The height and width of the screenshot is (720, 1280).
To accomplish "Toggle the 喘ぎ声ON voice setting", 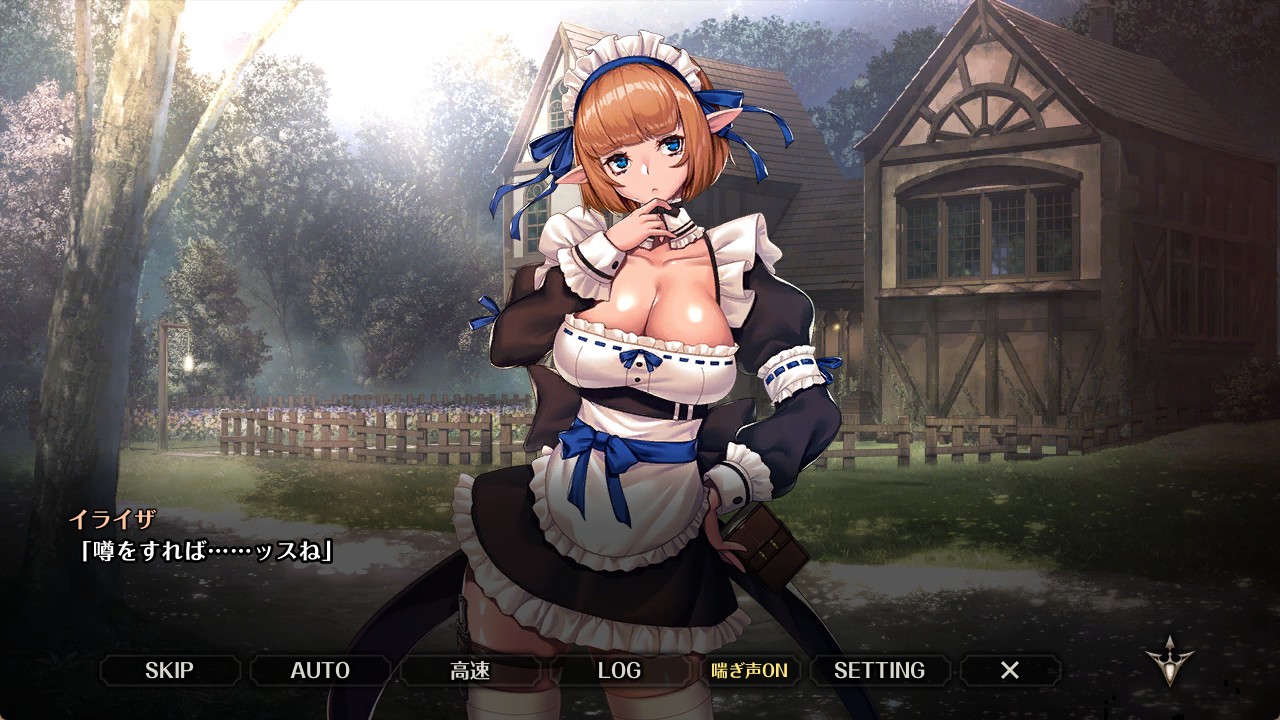I will click(749, 670).
